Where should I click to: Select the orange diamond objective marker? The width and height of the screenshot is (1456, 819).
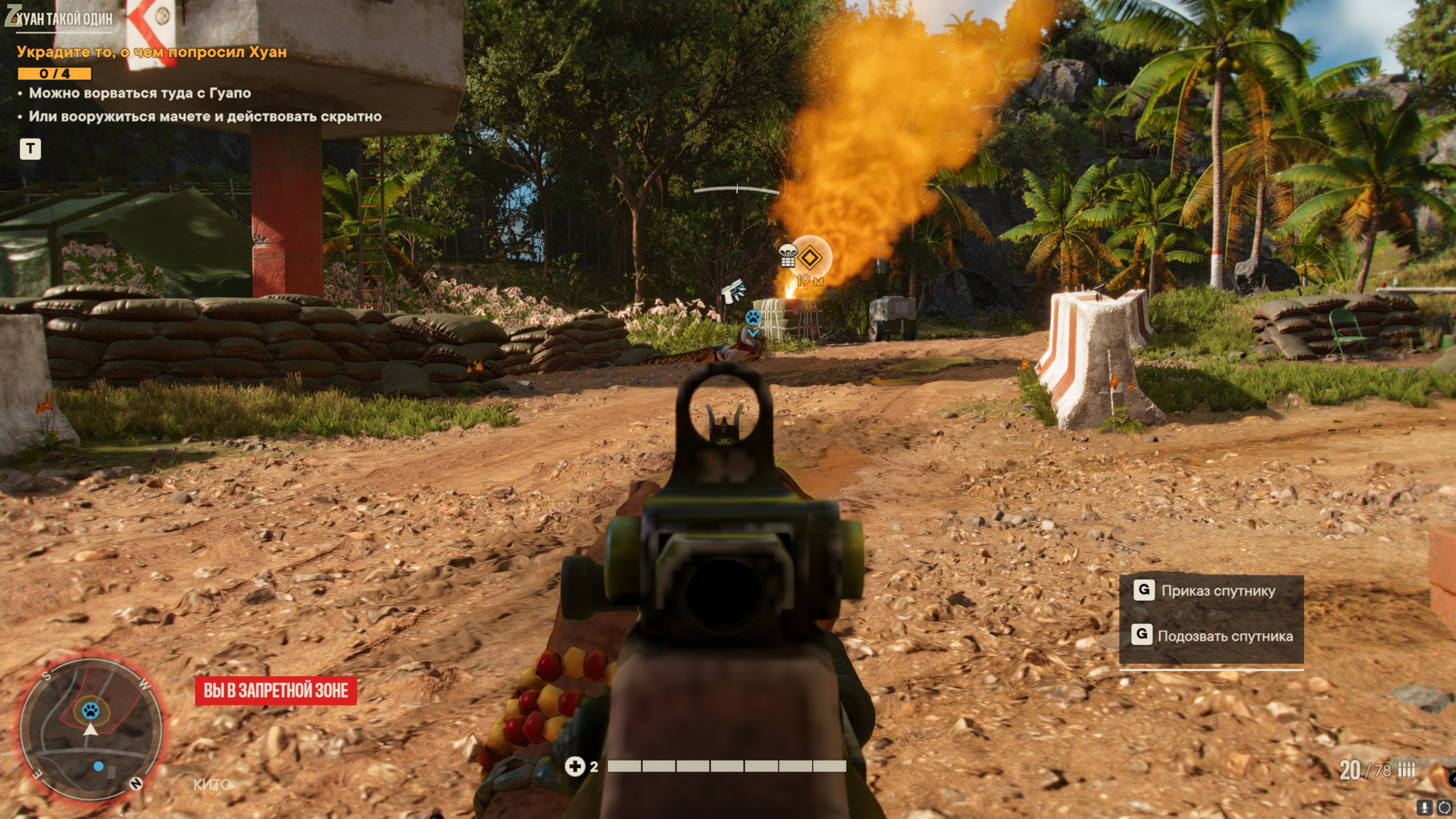pos(810,258)
